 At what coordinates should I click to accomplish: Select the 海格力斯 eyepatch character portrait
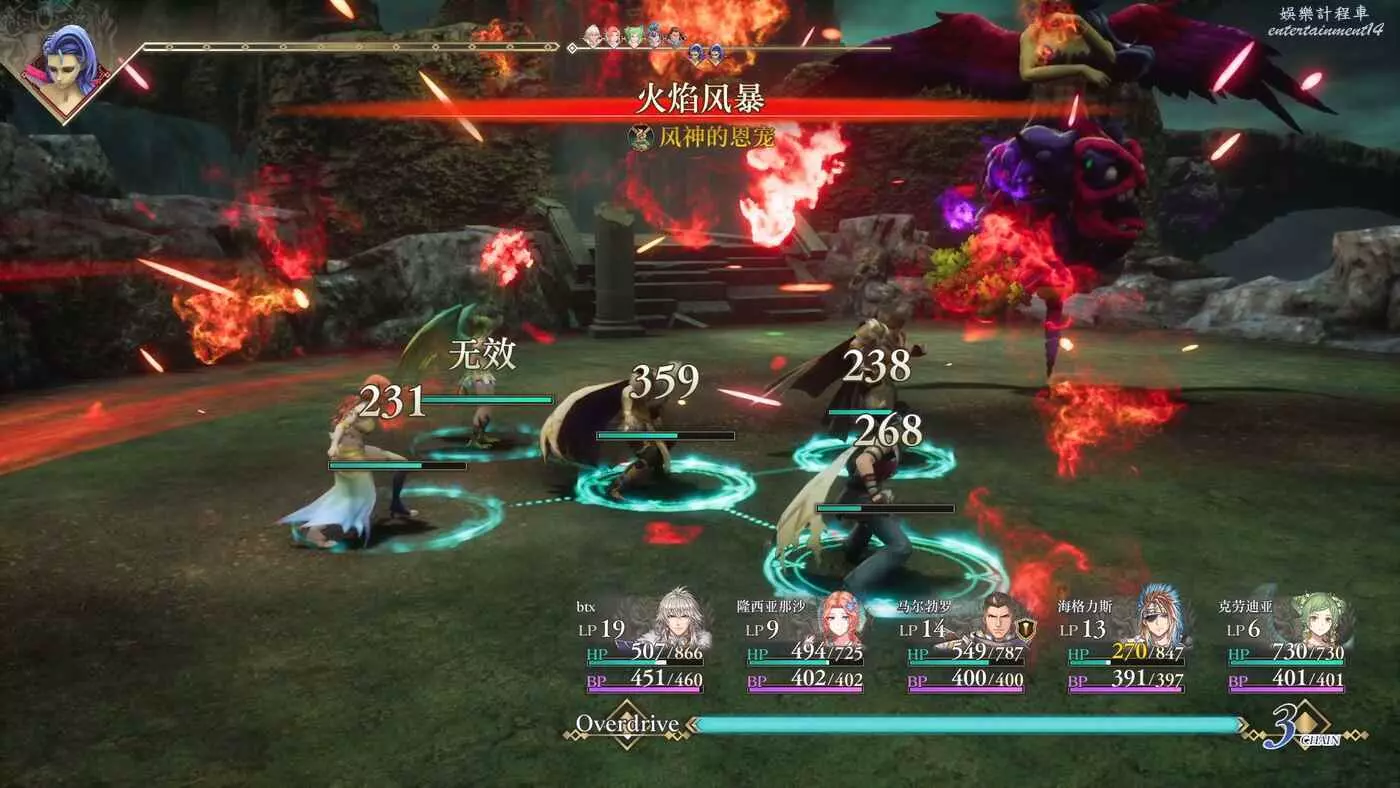click(1159, 618)
